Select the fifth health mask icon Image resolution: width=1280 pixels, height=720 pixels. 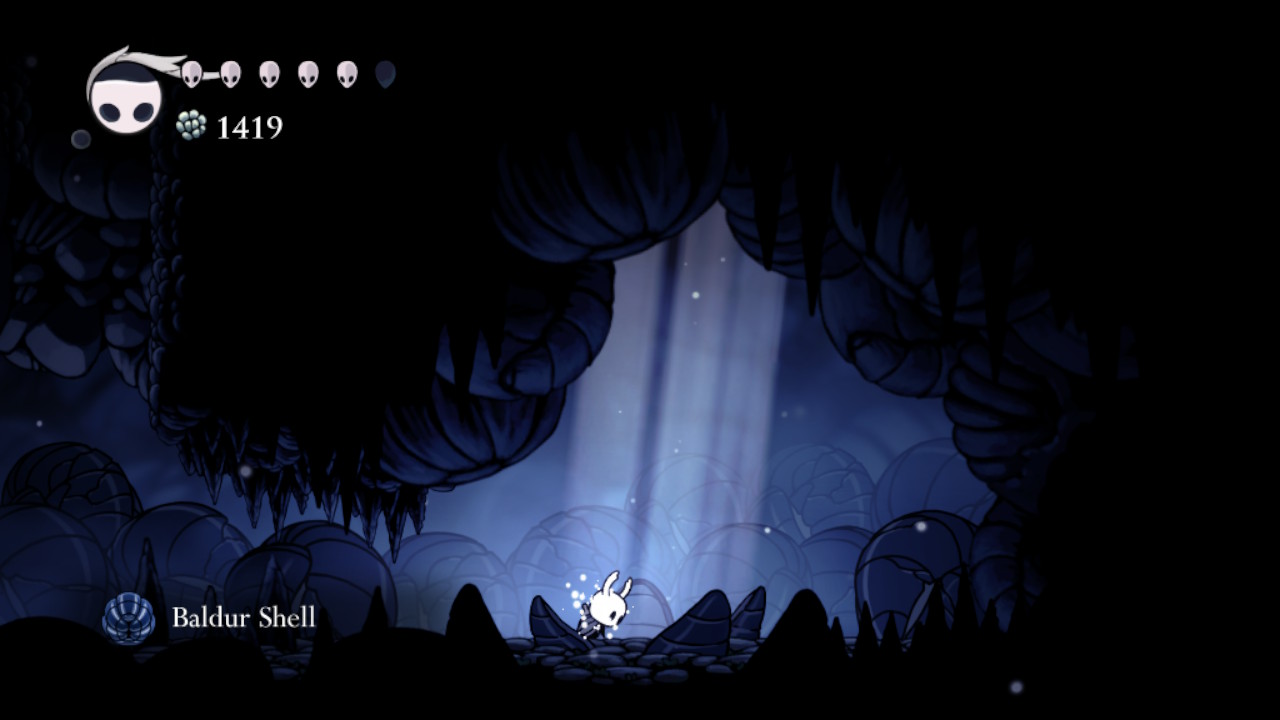345,74
